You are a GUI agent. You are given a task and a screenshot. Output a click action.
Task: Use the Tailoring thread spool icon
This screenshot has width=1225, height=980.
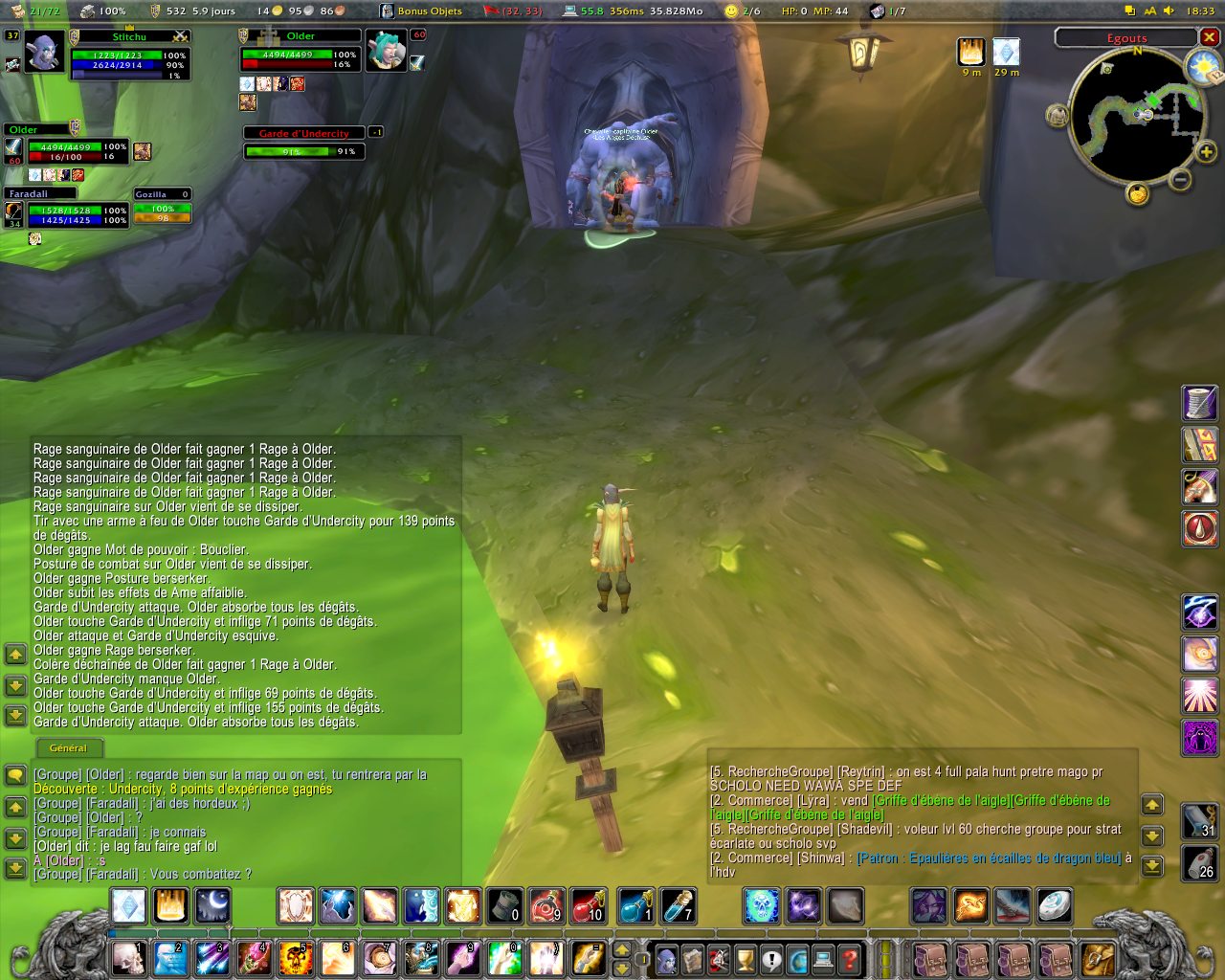[1200, 403]
